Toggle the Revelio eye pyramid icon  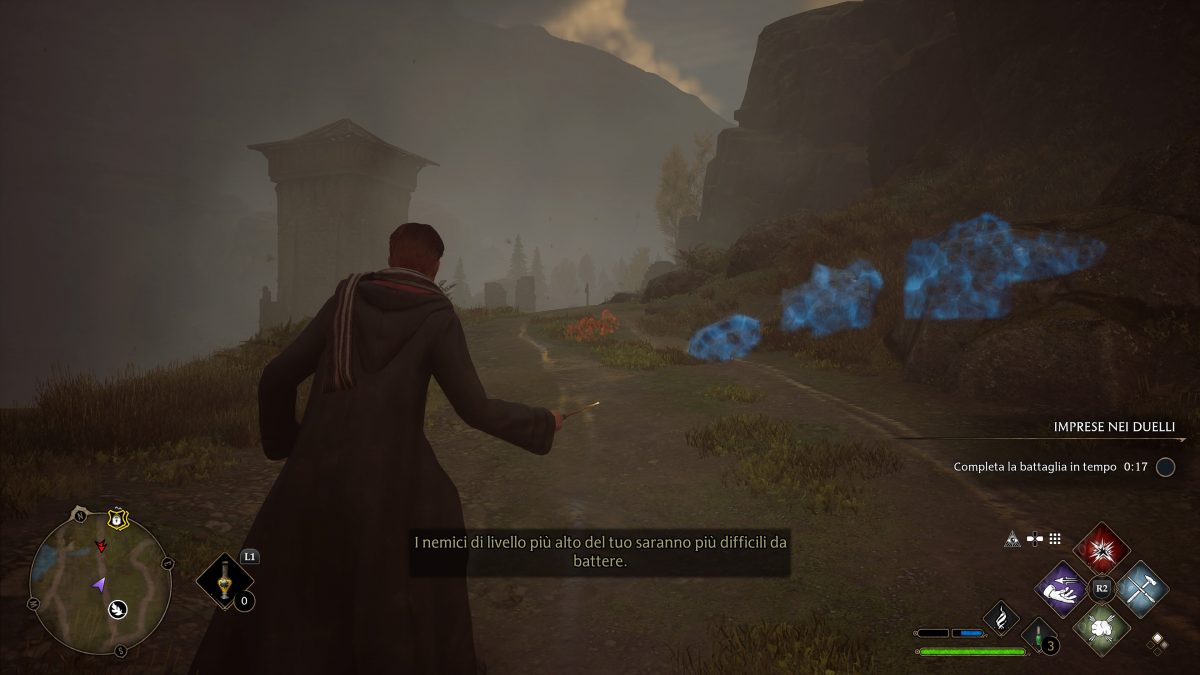(x=1012, y=539)
